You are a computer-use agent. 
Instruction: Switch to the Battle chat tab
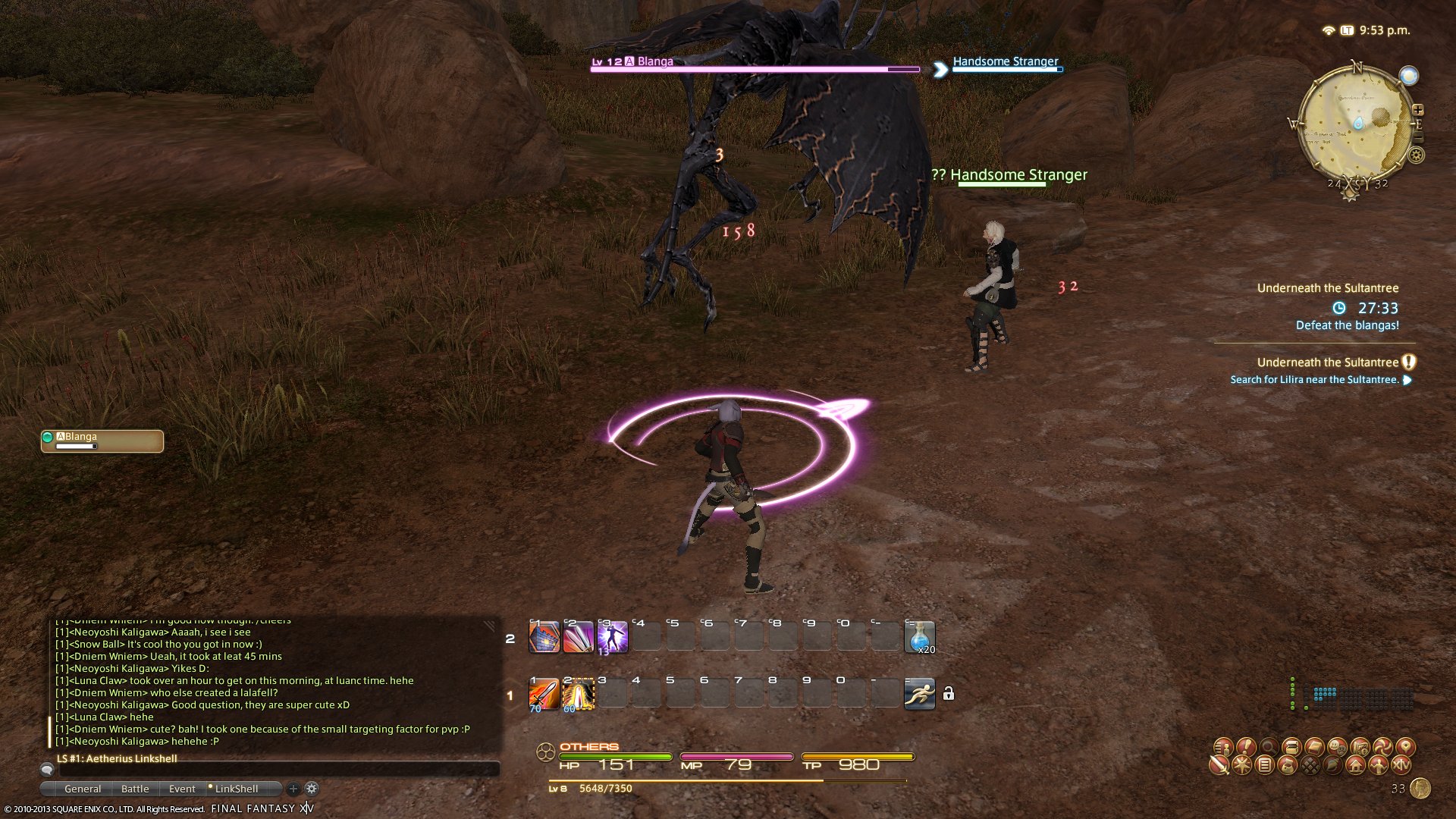point(135,789)
